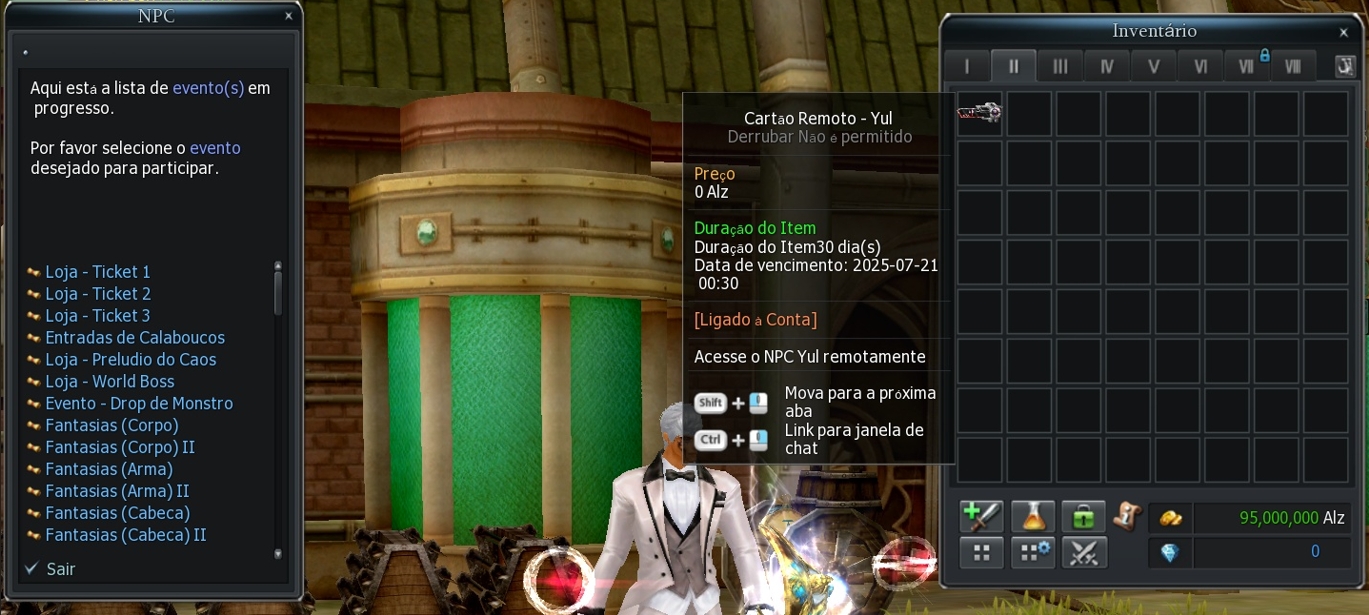Viewport: 1369px width, 615px height.
Task: Click the green padlock button
Action: 1083,516
